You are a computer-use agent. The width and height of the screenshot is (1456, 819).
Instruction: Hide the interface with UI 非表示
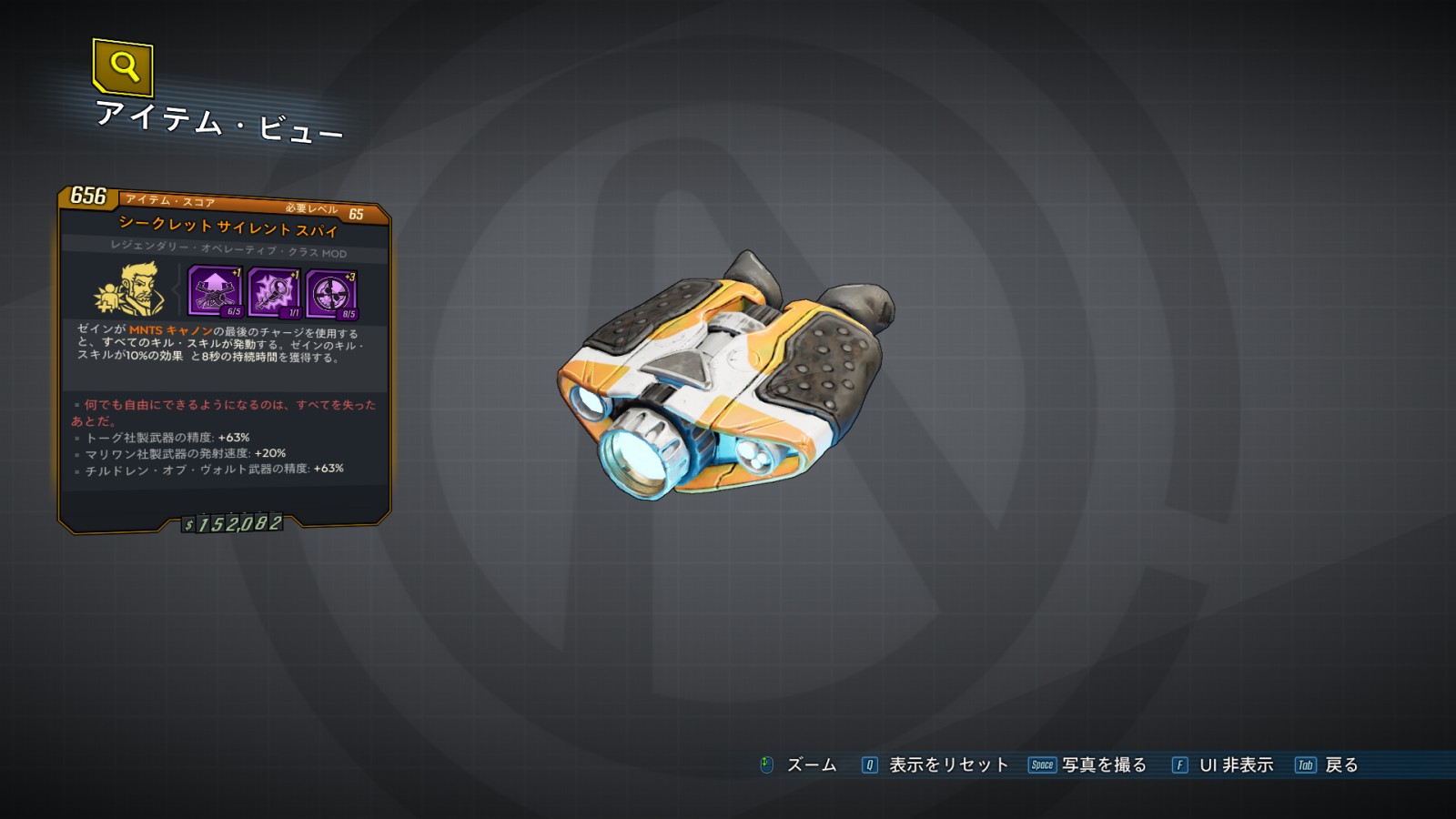click(1223, 765)
